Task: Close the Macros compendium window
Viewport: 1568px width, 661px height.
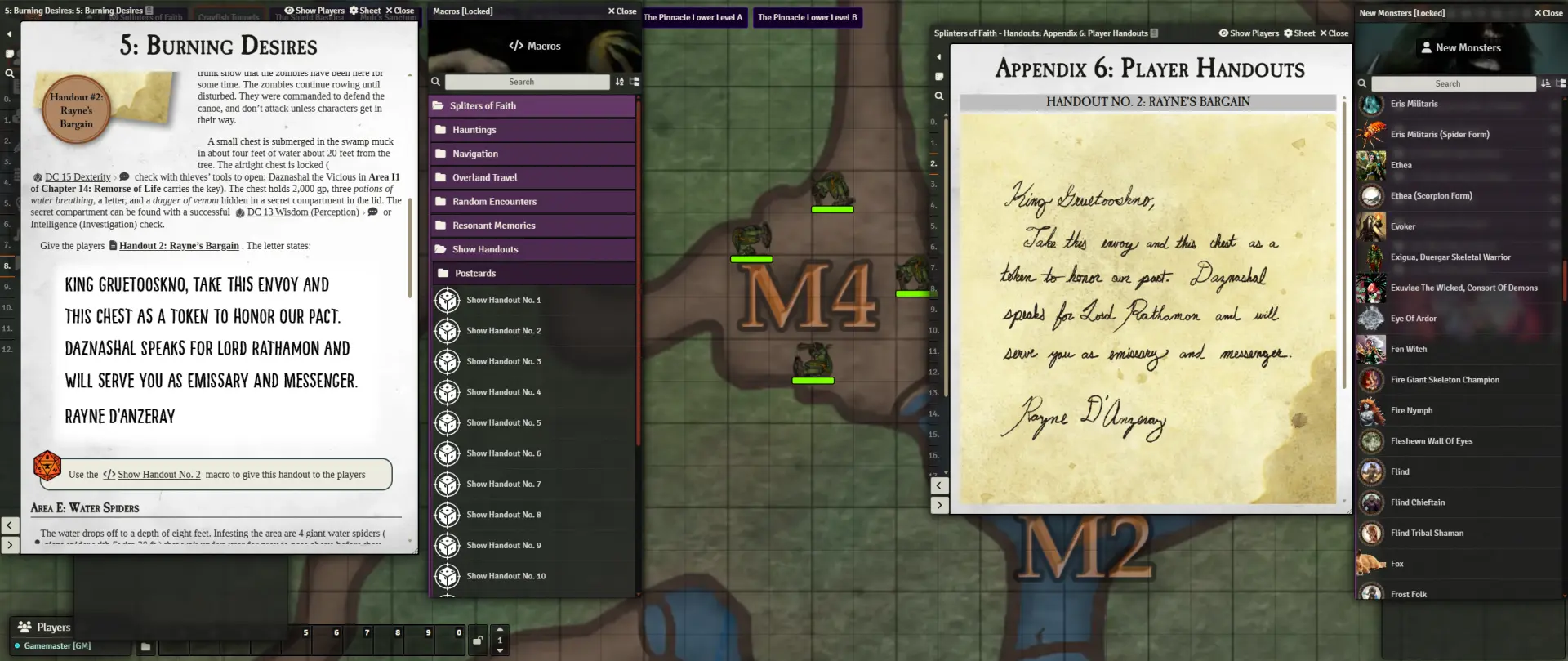Action: (x=622, y=11)
